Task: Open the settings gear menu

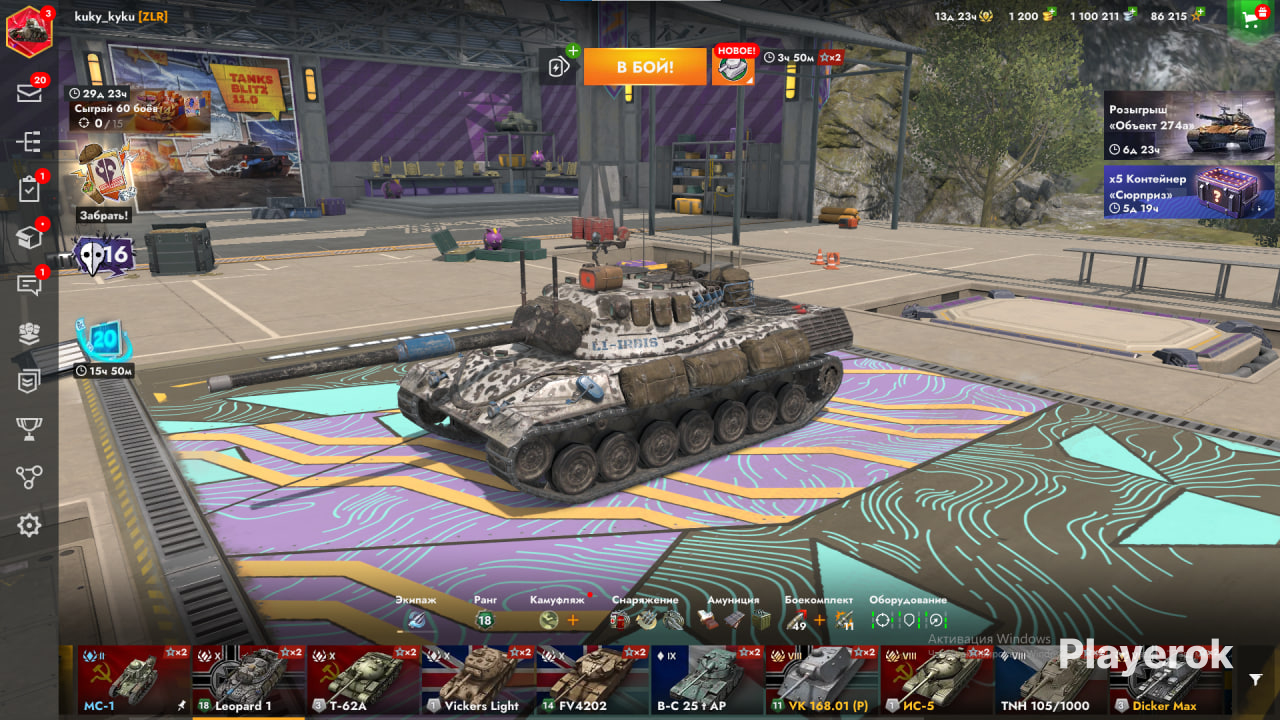Action: point(29,525)
